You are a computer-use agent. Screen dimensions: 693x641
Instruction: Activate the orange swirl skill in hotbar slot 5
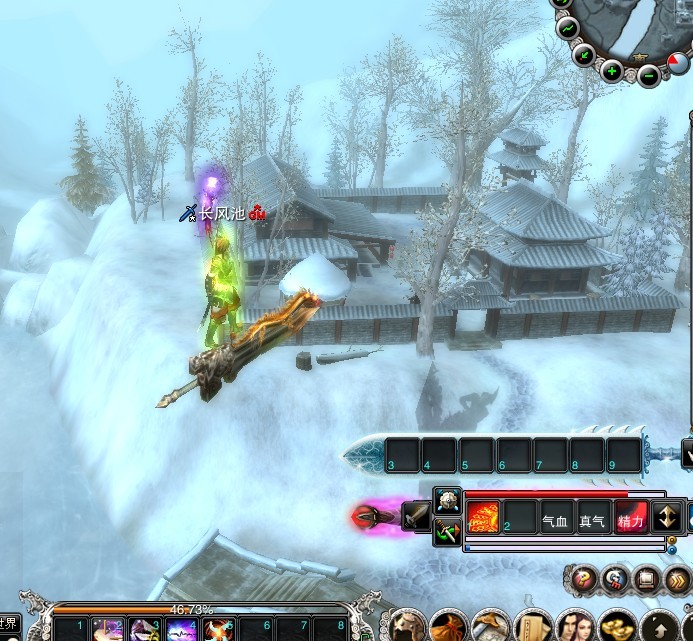pos(217,630)
